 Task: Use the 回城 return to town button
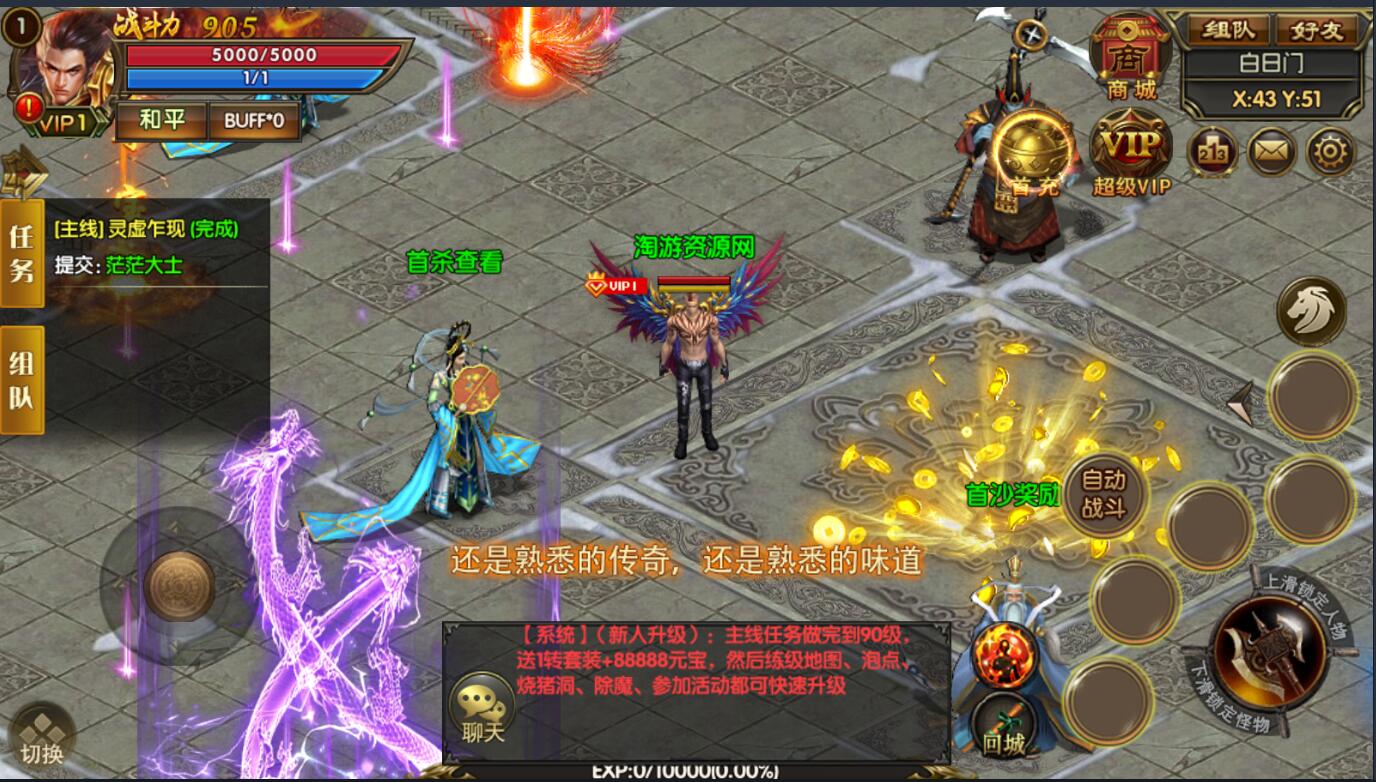coord(1003,723)
